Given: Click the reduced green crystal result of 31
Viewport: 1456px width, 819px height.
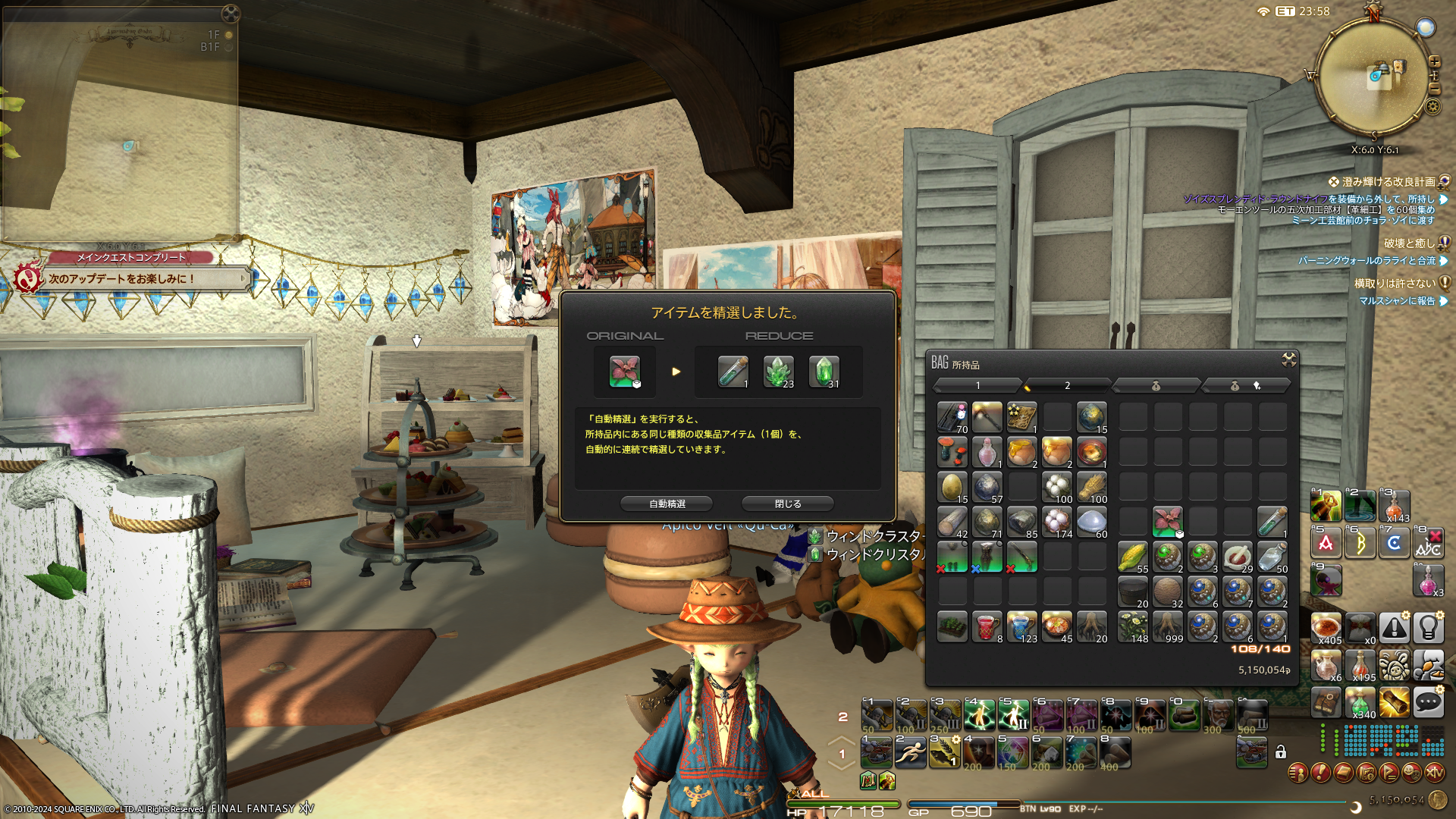Looking at the screenshot, I should (x=824, y=372).
